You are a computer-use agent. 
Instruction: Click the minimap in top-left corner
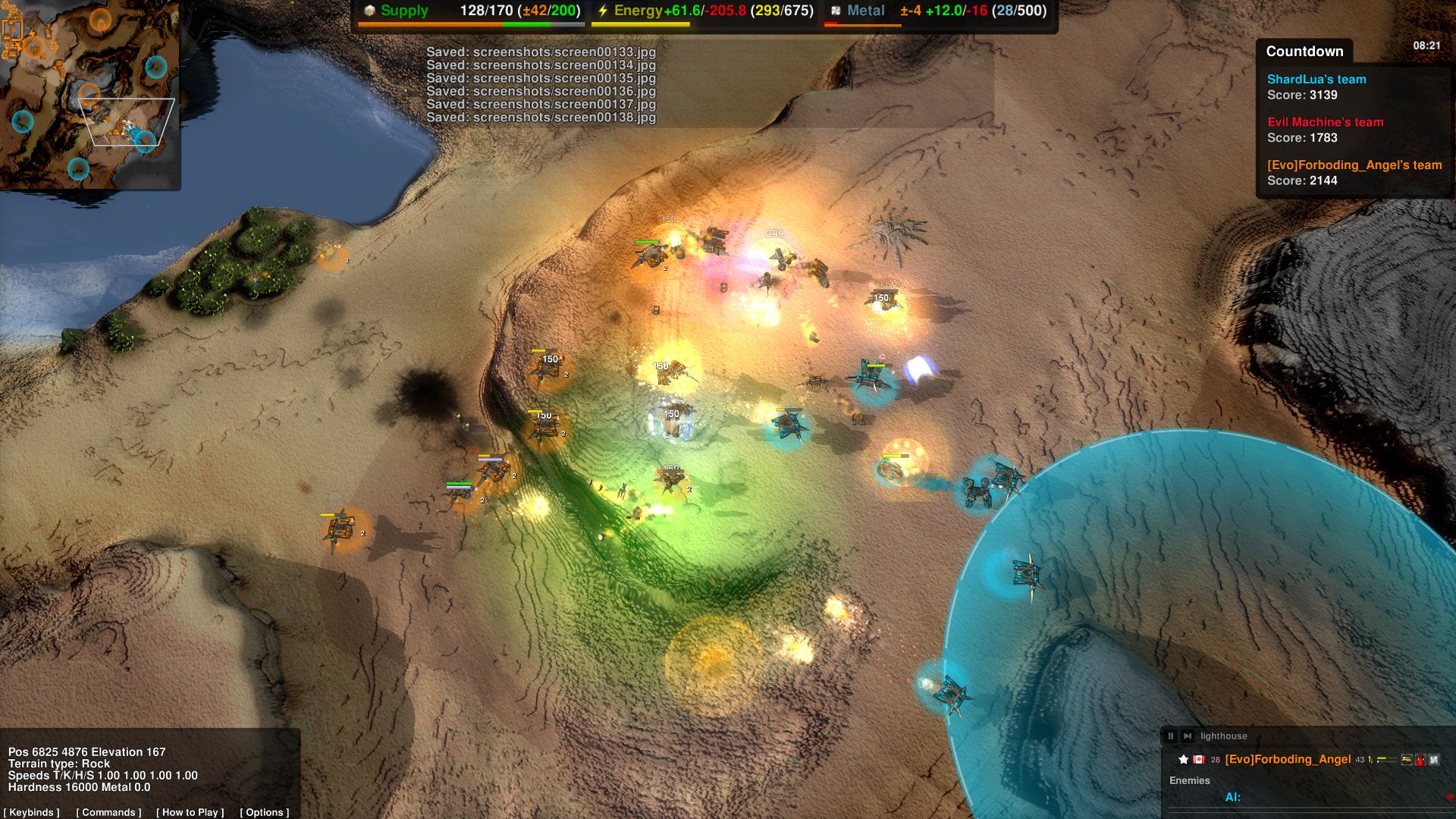click(x=91, y=95)
